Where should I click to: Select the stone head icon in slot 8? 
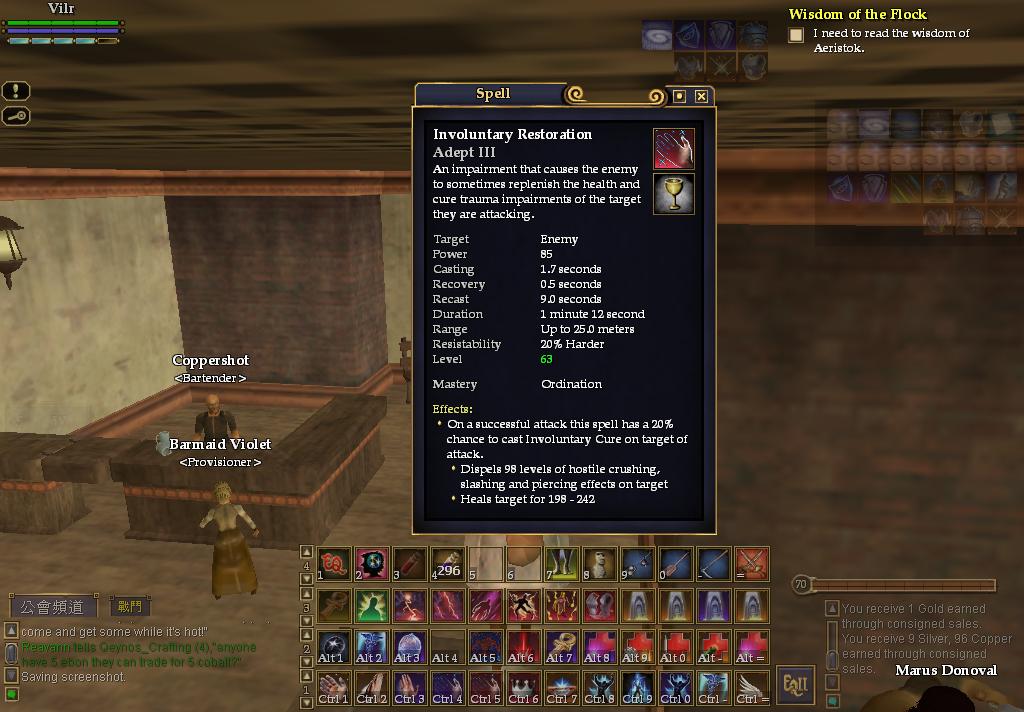599,565
